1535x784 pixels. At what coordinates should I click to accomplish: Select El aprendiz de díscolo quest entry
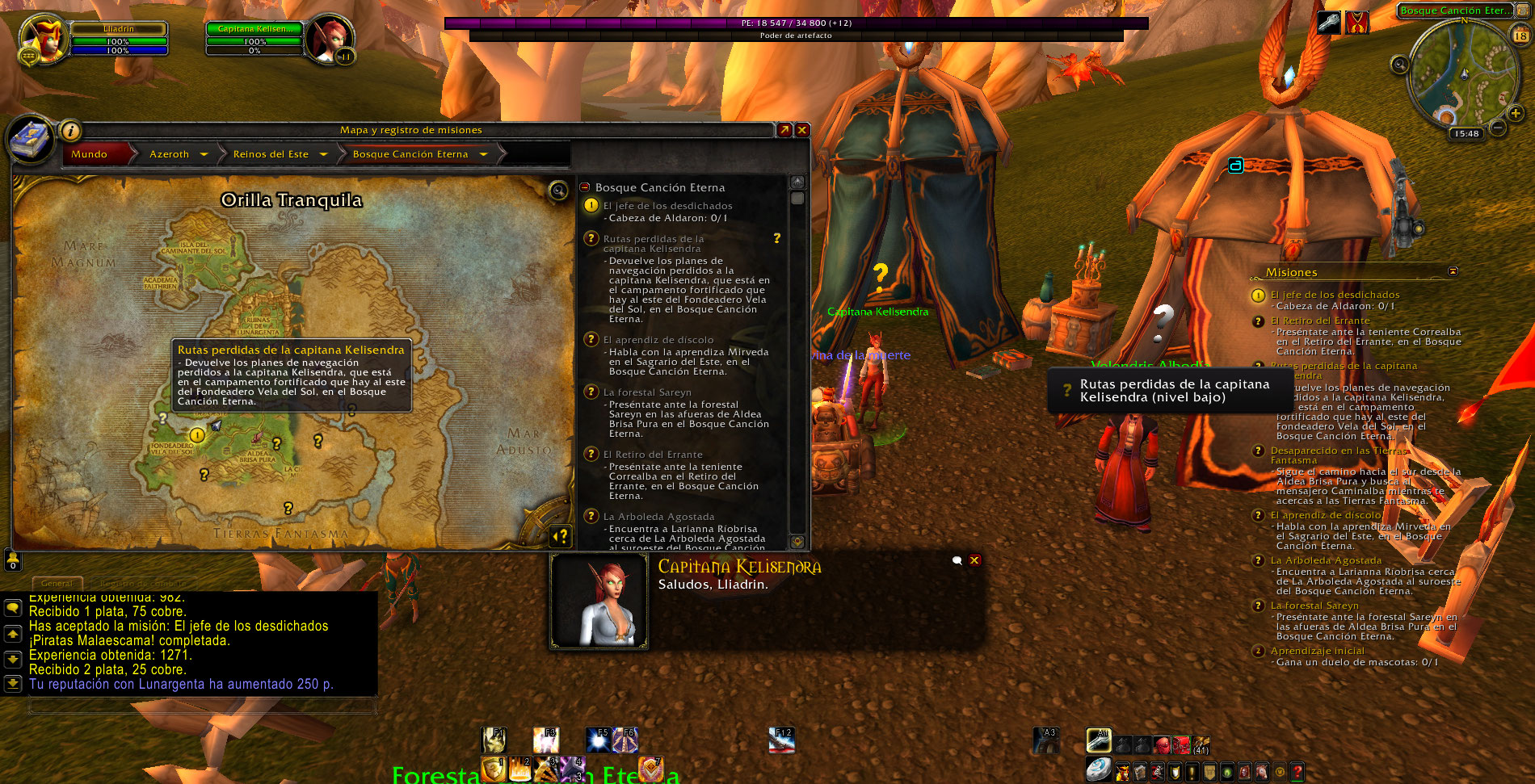coord(658,340)
